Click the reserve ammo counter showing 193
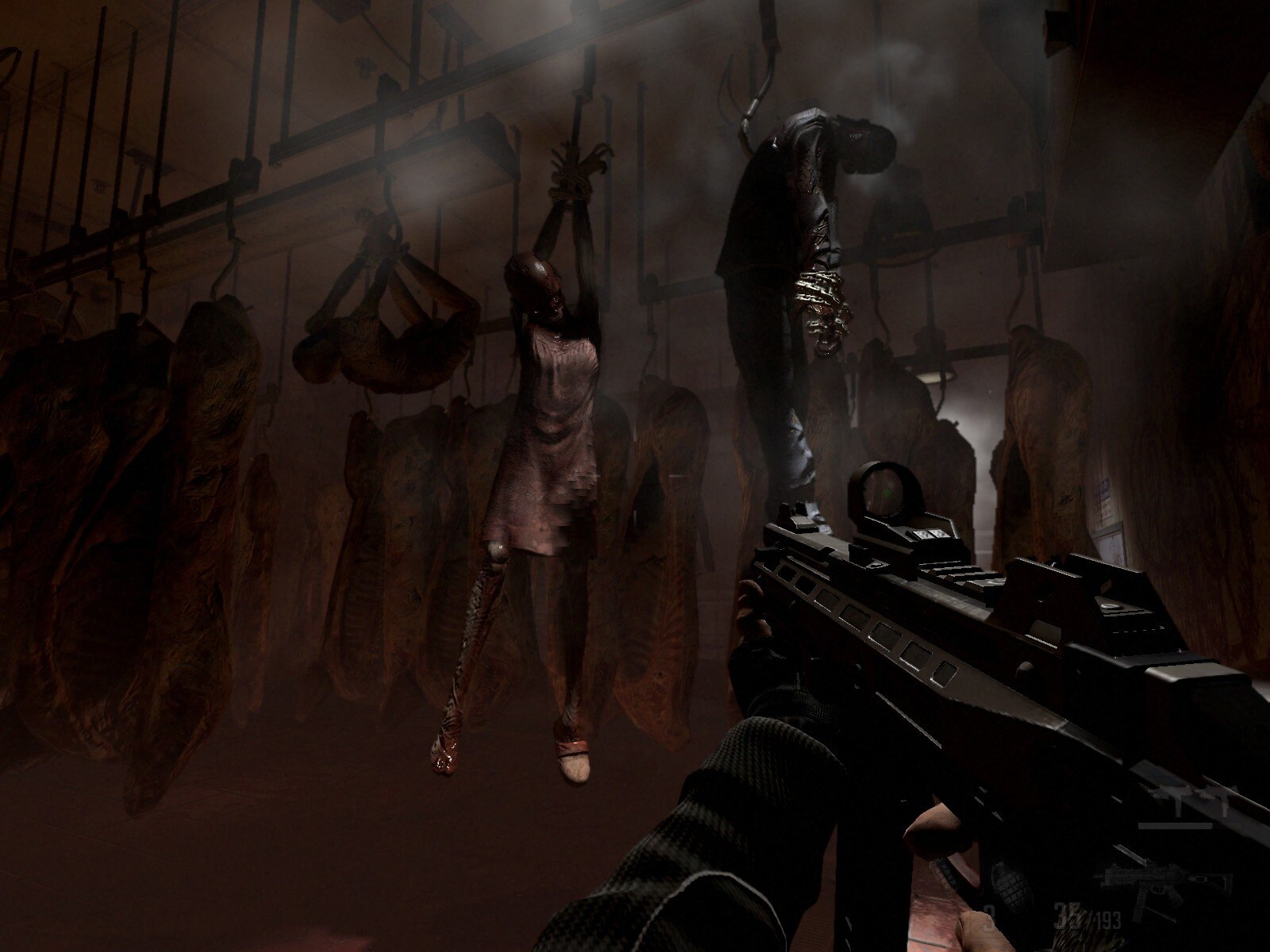The height and width of the screenshot is (952, 1270). (x=1107, y=919)
